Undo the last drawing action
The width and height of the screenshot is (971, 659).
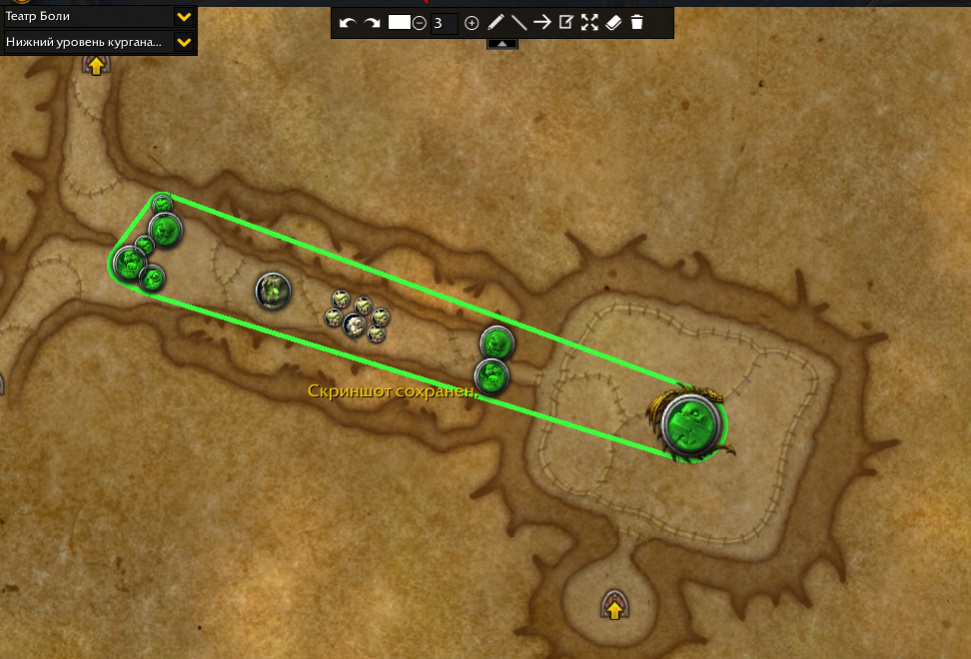coord(347,23)
